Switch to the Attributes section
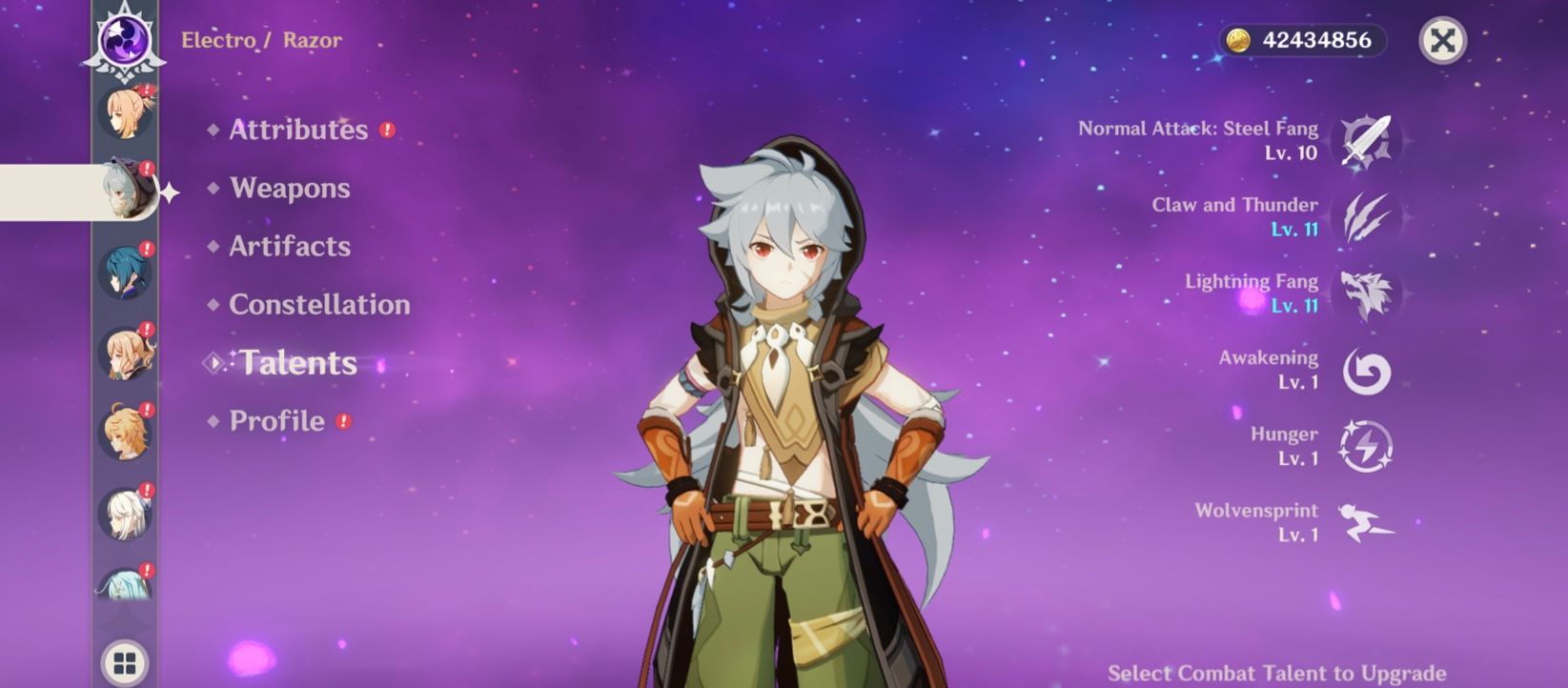Screen dimensions: 1568x688 click(x=298, y=130)
